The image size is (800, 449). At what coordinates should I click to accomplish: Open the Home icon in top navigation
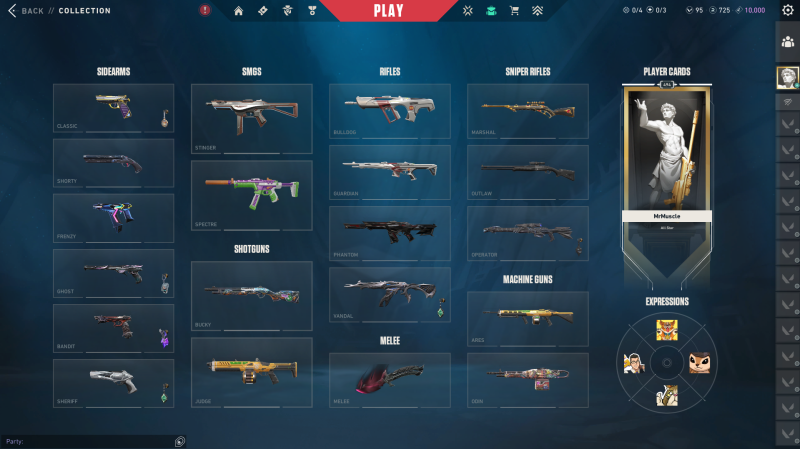(x=238, y=11)
